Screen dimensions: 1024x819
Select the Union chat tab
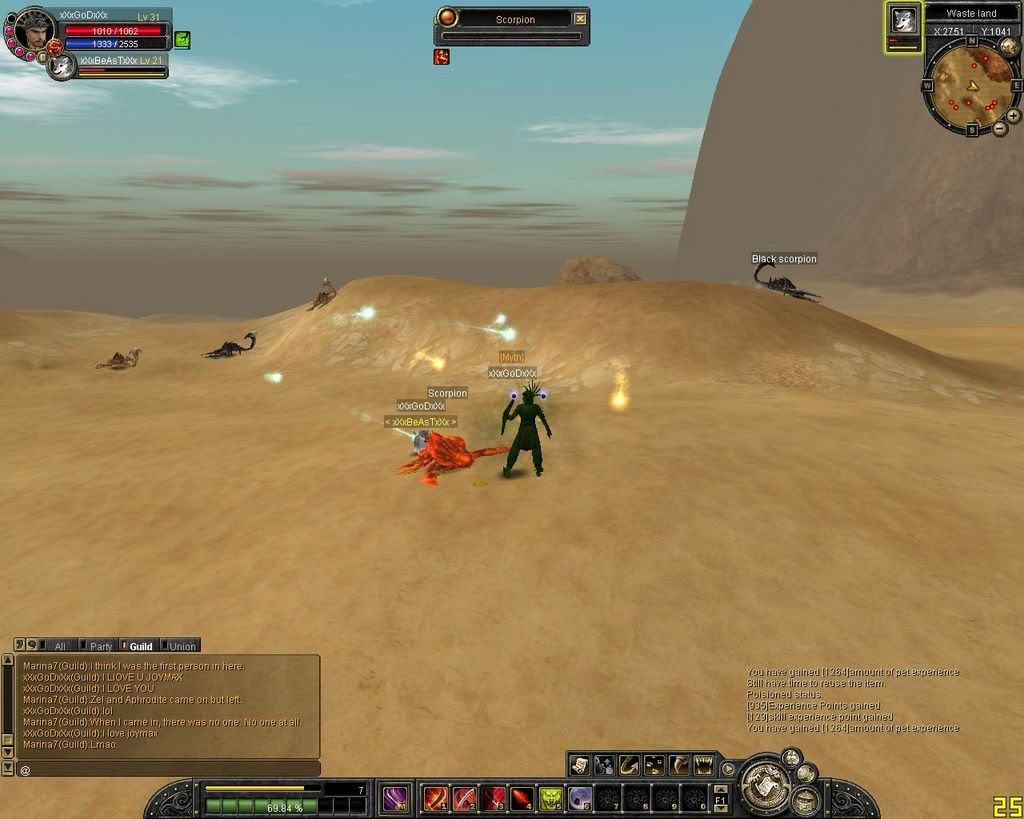pyautogui.click(x=180, y=646)
